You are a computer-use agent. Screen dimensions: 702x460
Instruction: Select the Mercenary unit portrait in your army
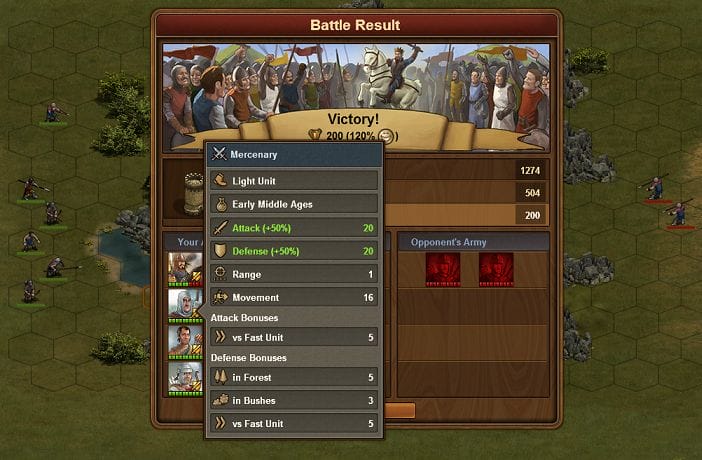[184, 304]
